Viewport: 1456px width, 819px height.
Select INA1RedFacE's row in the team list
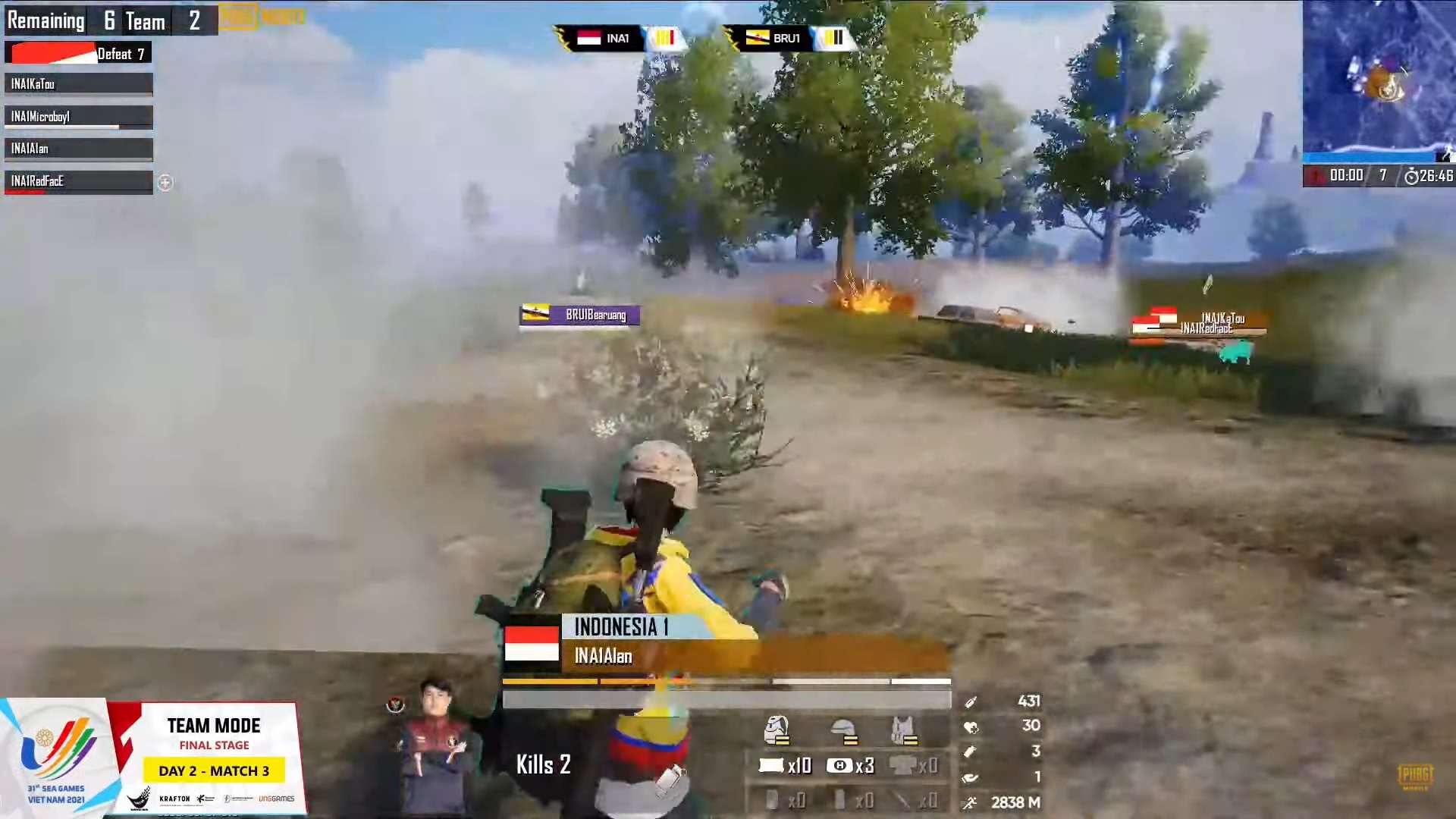pos(78,181)
